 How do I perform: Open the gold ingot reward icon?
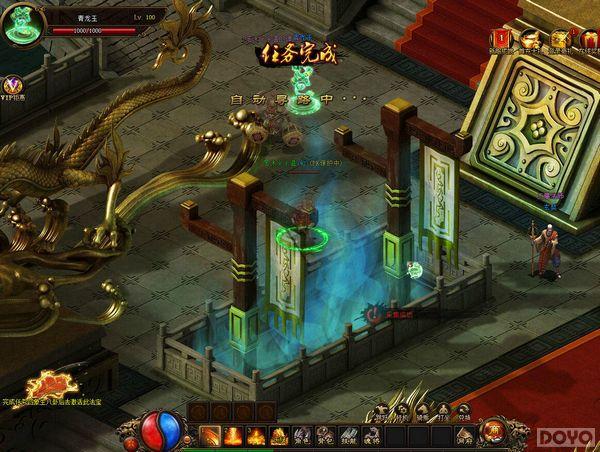click(530, 36)
